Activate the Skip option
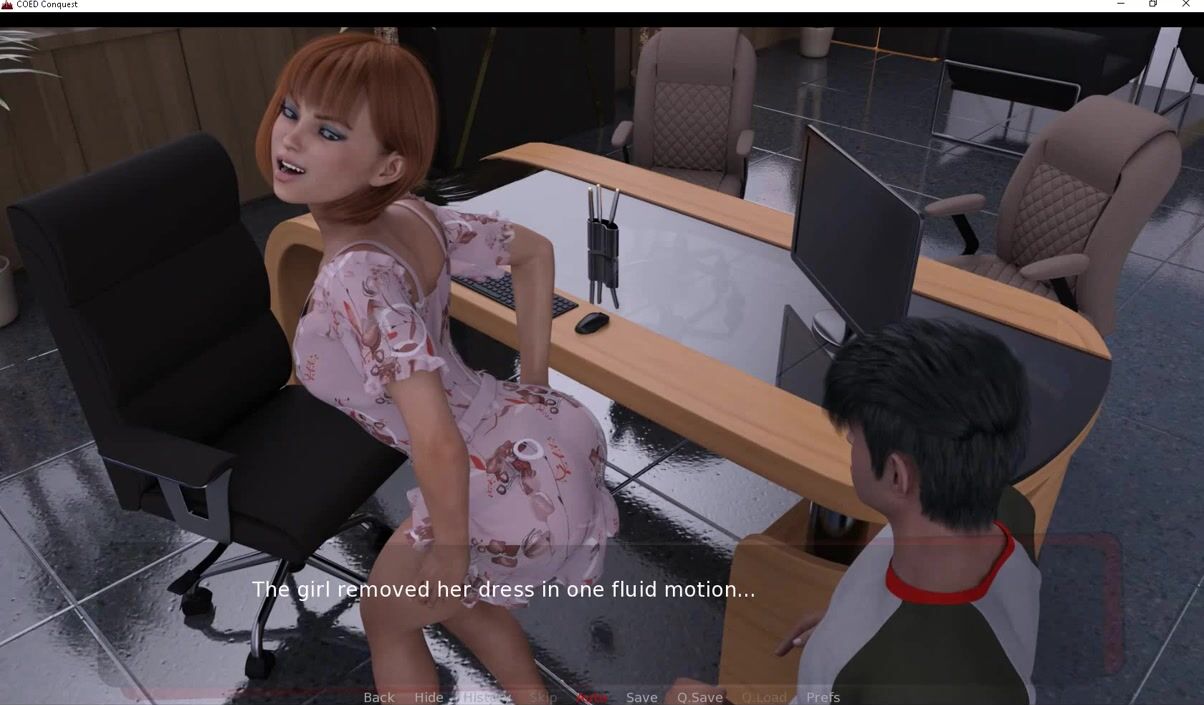 pyautogui.click(x=543, y=697)
